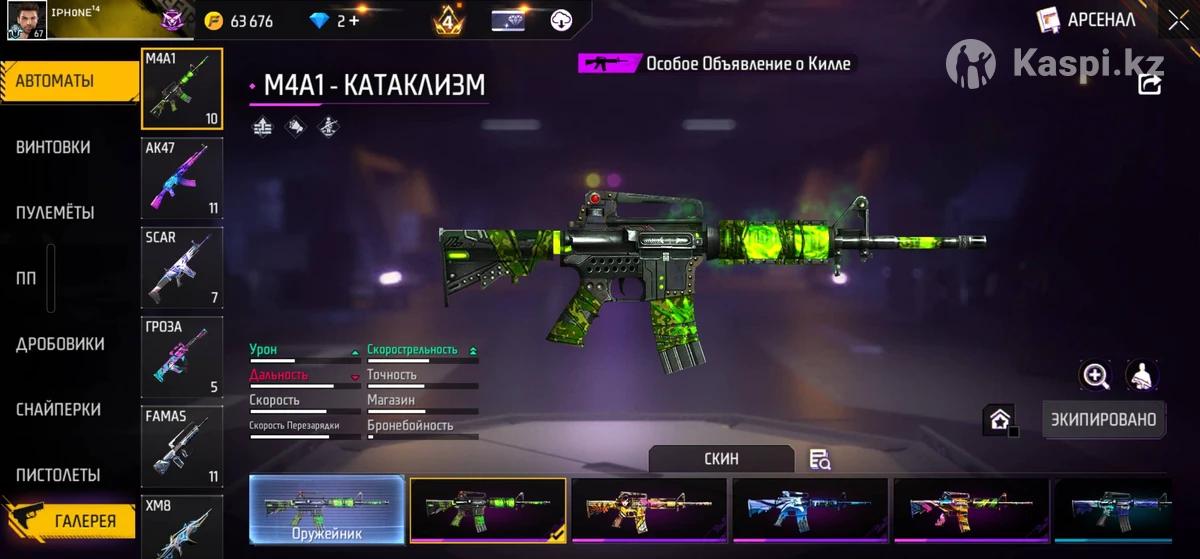Switch to the Пистолеты category
The width and height of the screenshot is (1200, 559).
pyautogui.click(x=58, y=475)
